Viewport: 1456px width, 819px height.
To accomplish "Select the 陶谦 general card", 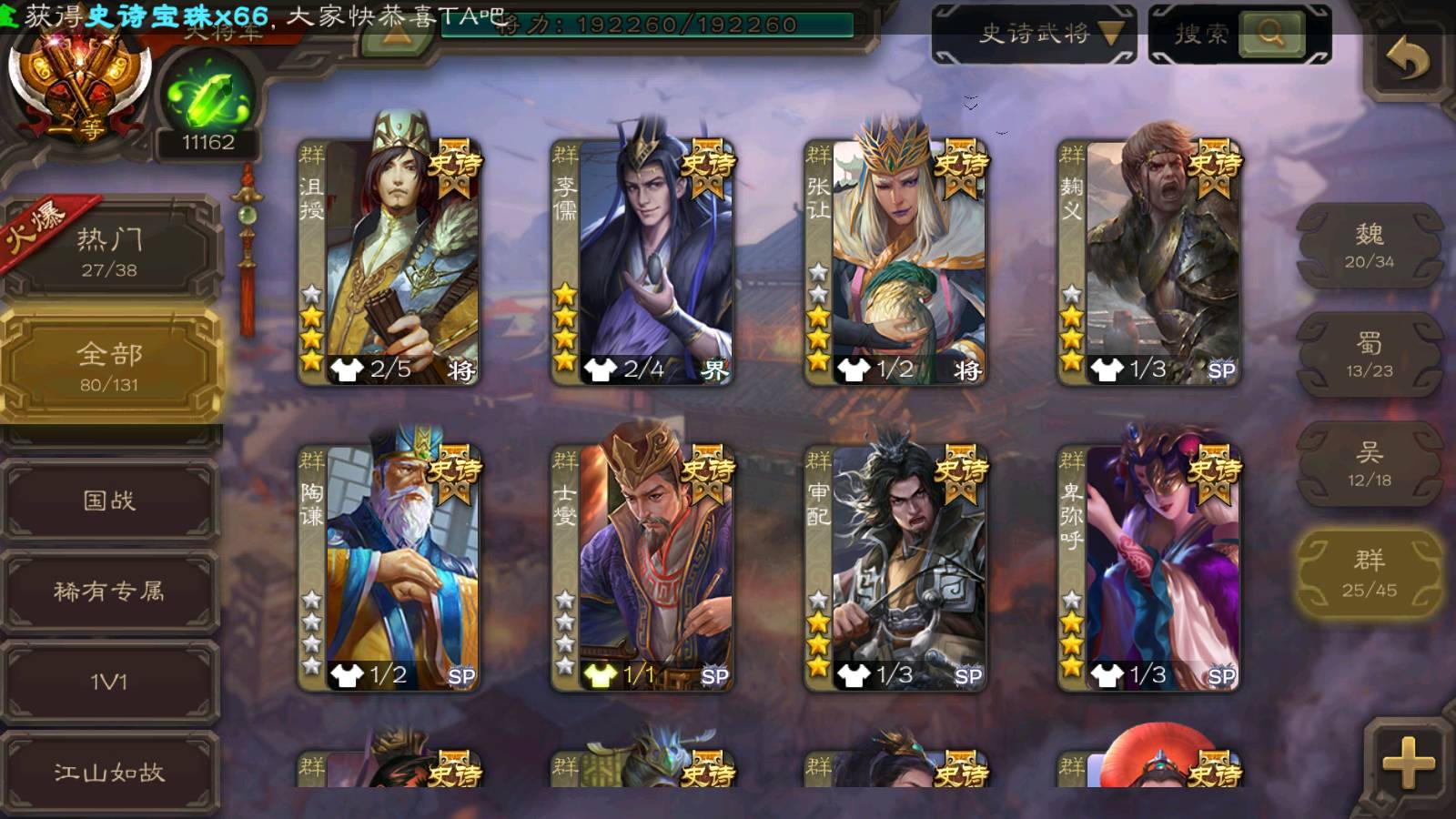I will [x=391, y=566].
